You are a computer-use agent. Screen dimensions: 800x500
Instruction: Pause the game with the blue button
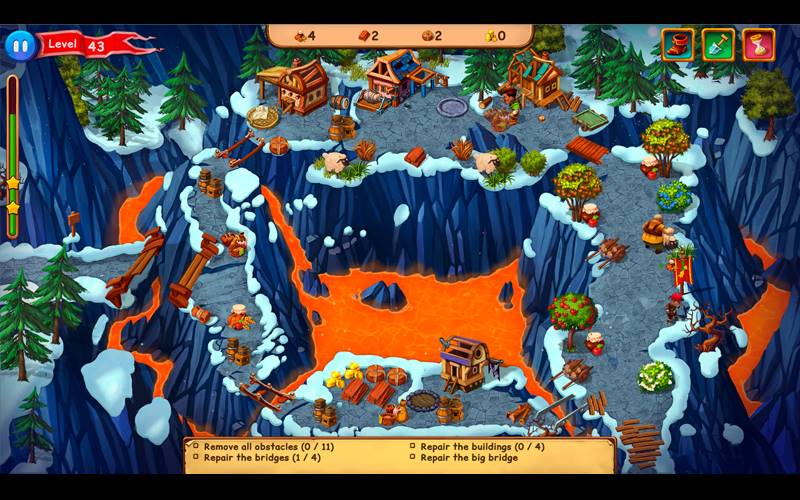pos(19,45)
